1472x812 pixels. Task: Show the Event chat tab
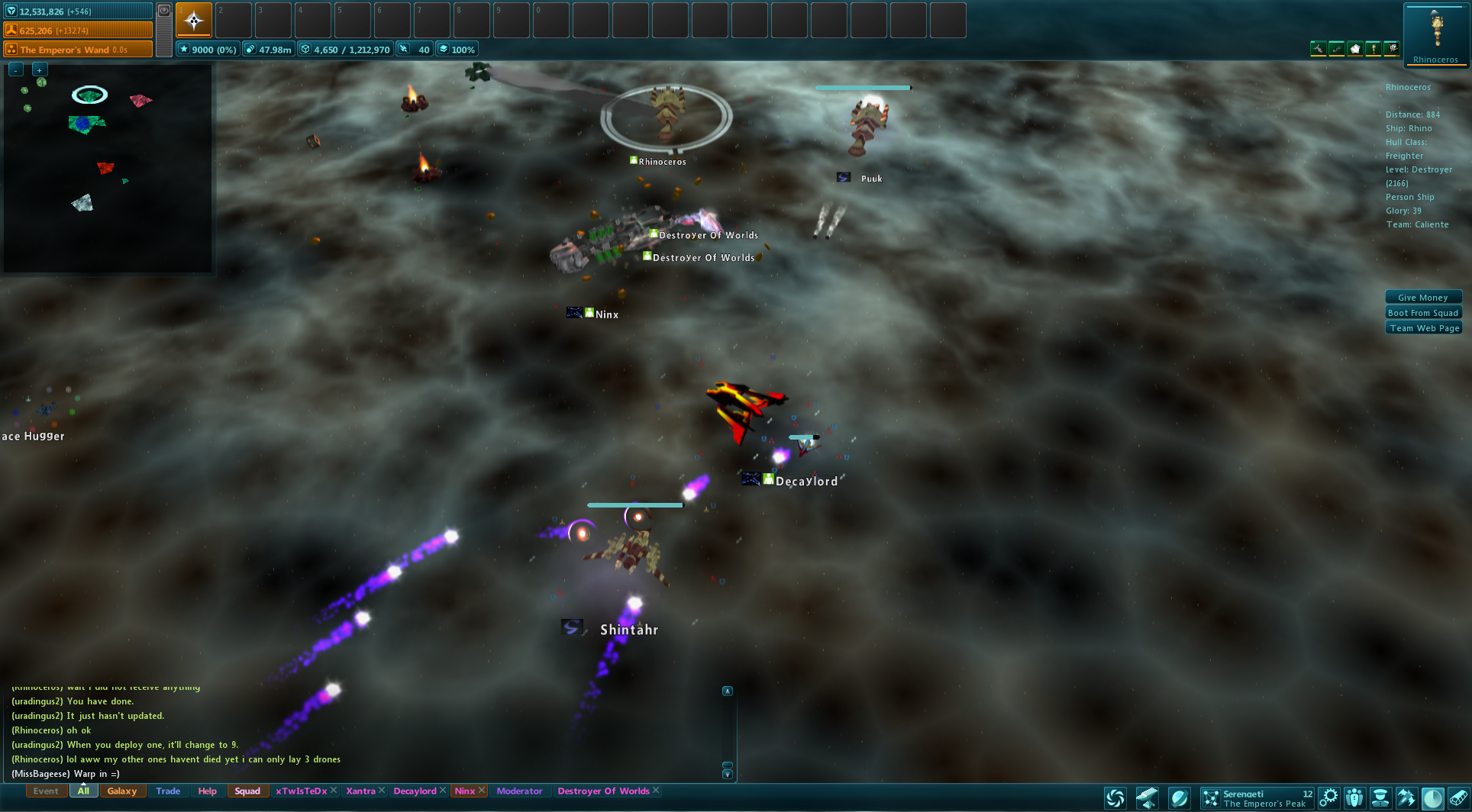pos(46,791)
